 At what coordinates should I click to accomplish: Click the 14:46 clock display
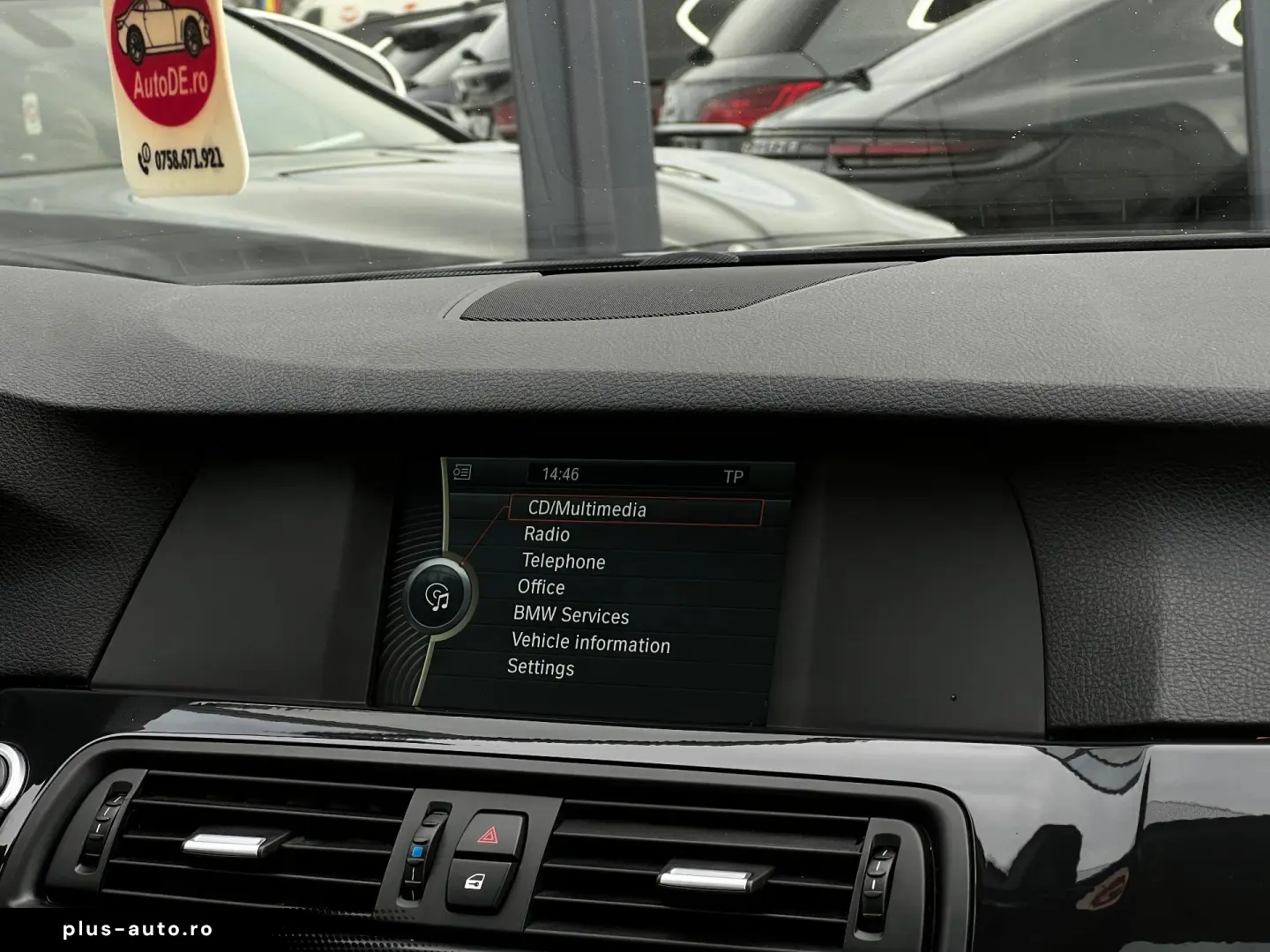(562, 472)
